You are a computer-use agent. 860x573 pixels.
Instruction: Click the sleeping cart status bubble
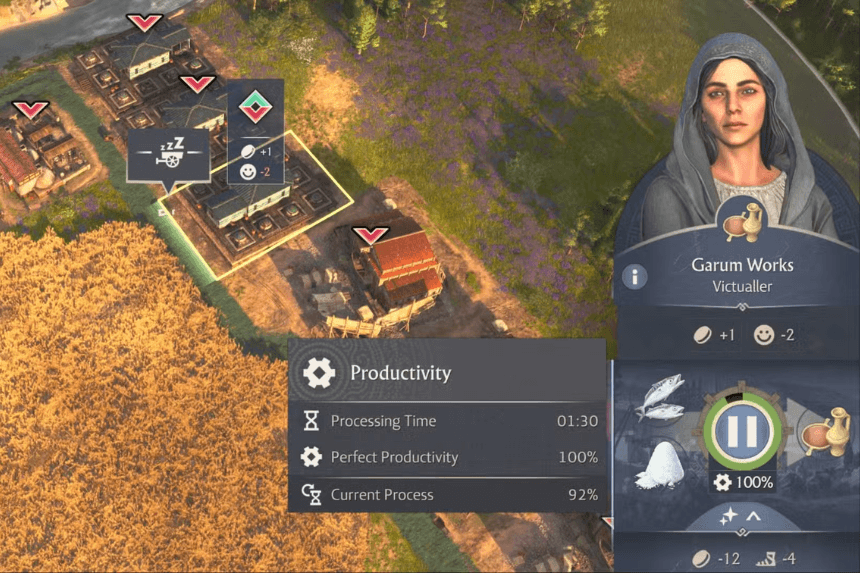167,156
